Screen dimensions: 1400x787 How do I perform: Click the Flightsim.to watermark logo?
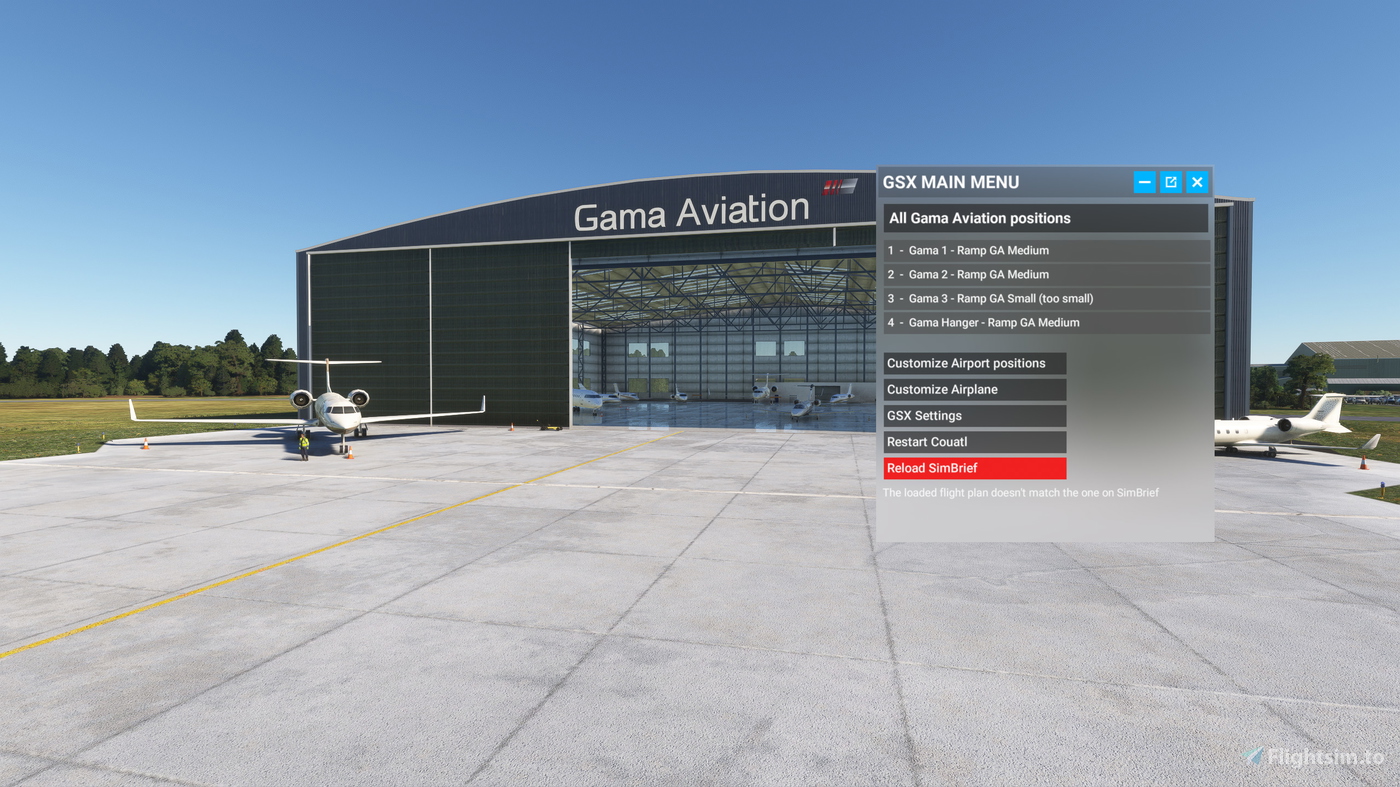click(1252, 757)
